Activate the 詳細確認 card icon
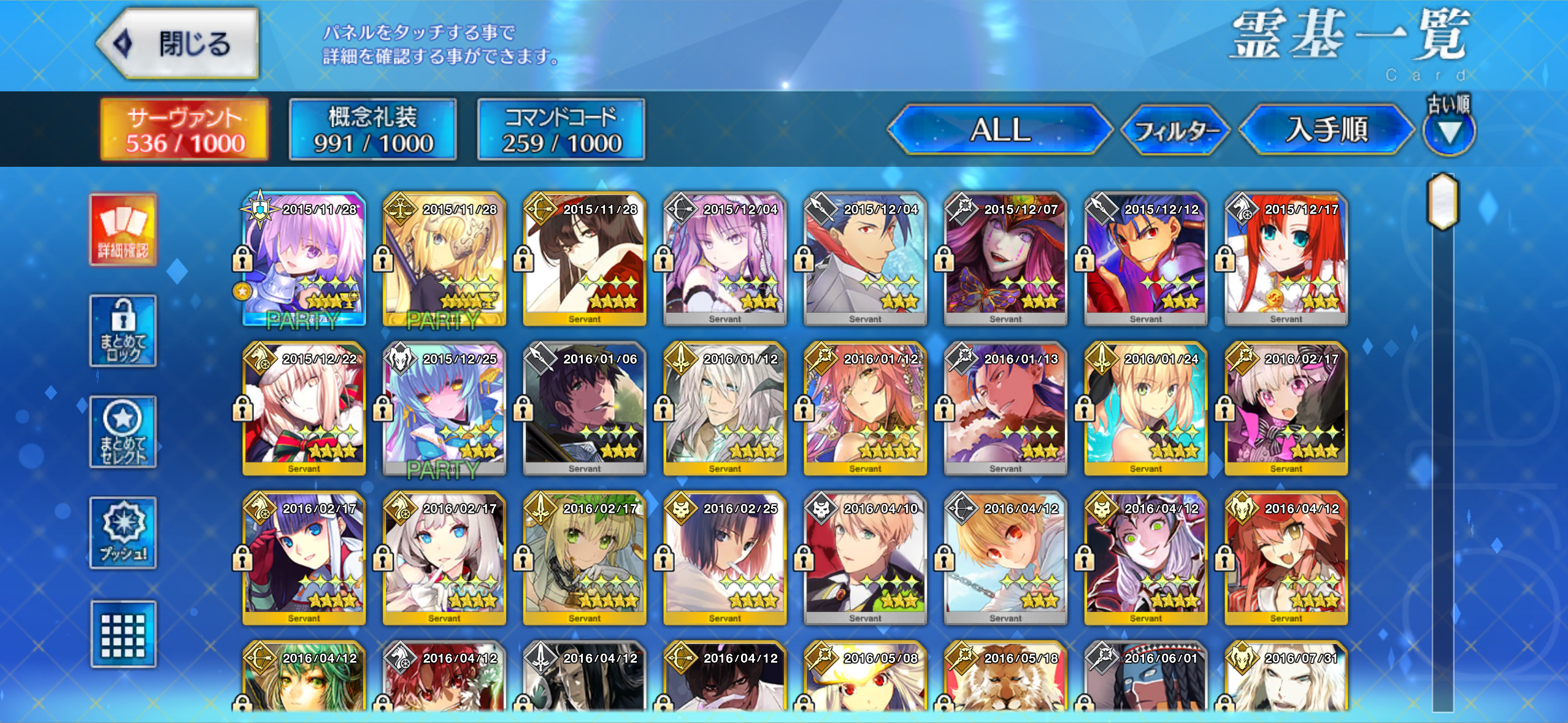The image size is (1568, 723). 123,230
